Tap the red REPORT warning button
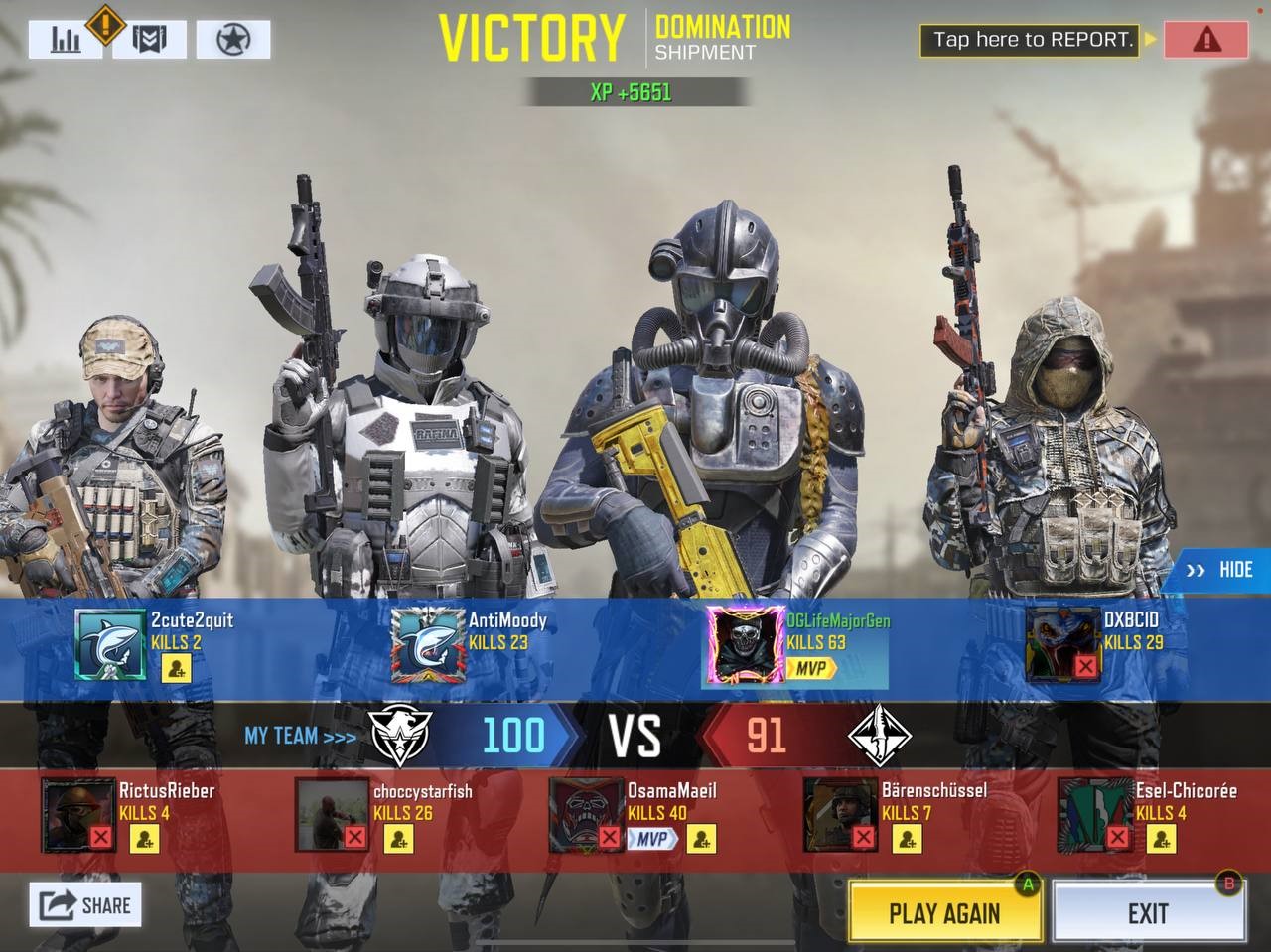The width and height of the screenshot is (1271, 952). (1206, 40)
